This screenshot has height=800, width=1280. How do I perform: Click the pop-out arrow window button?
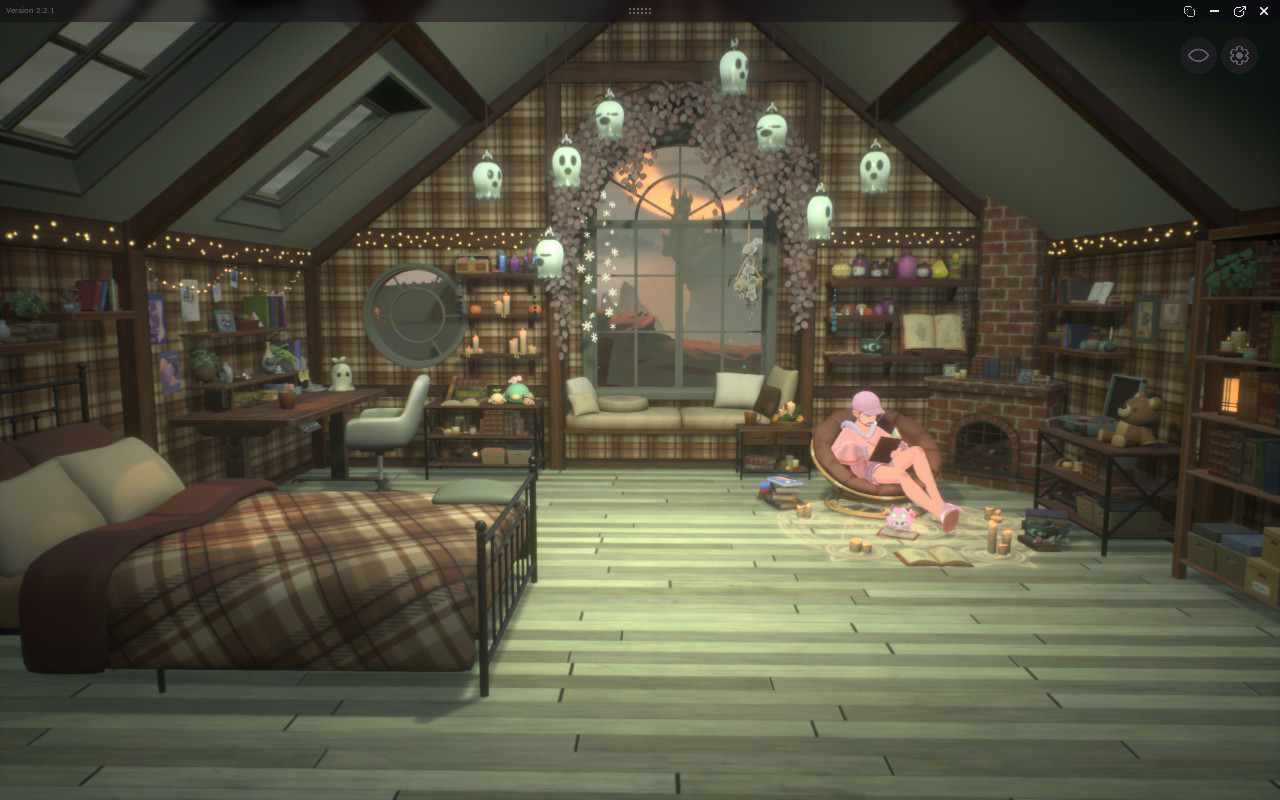click(1239, 11)
